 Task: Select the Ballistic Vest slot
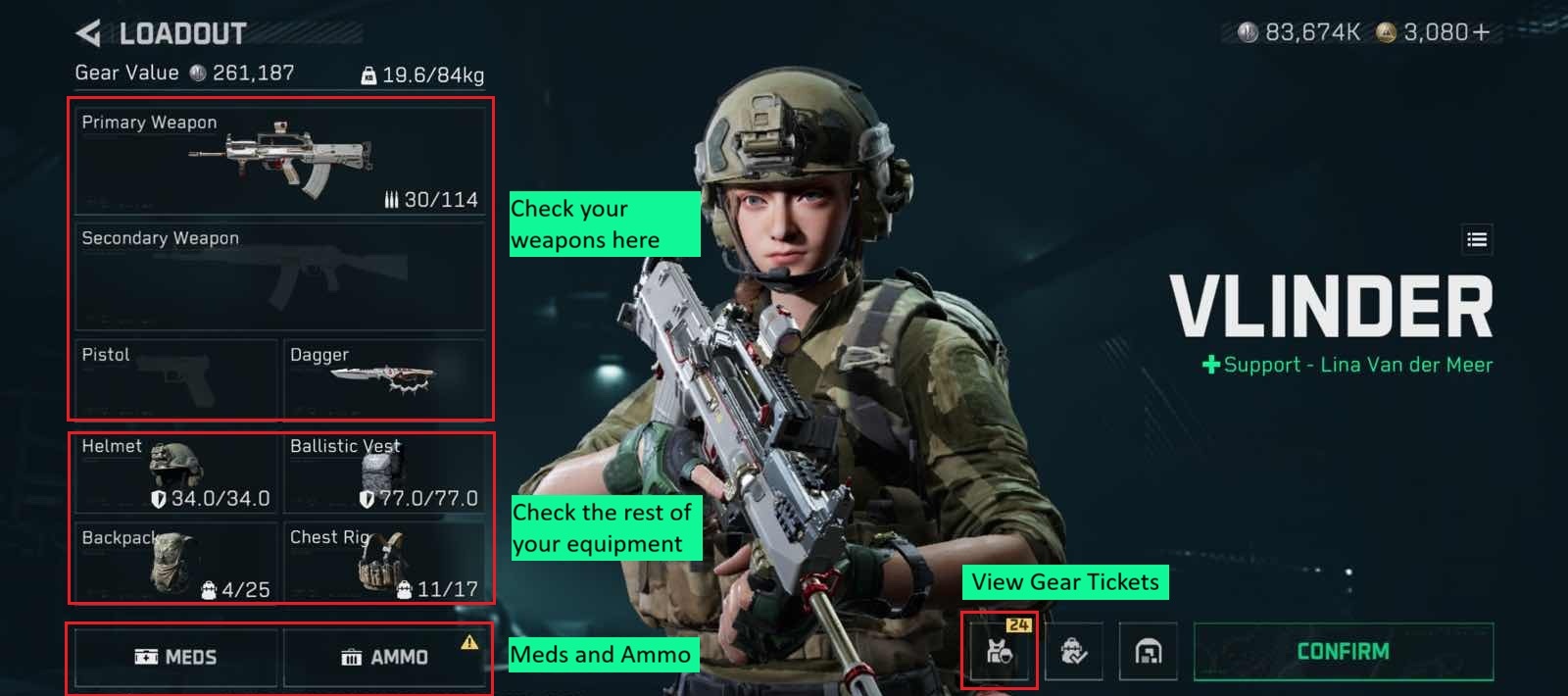384,474
